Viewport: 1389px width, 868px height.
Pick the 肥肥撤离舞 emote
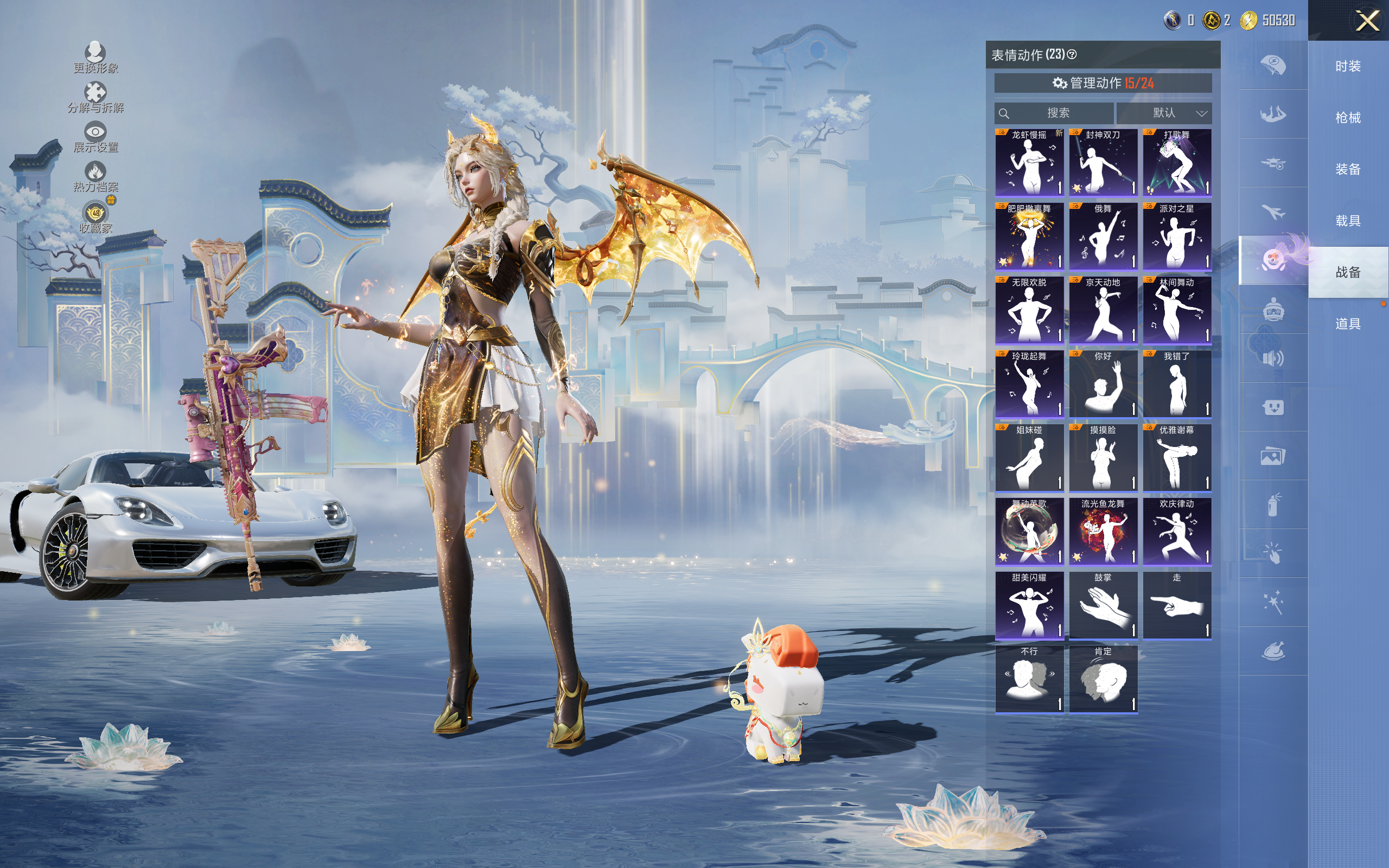[1029, 236]
